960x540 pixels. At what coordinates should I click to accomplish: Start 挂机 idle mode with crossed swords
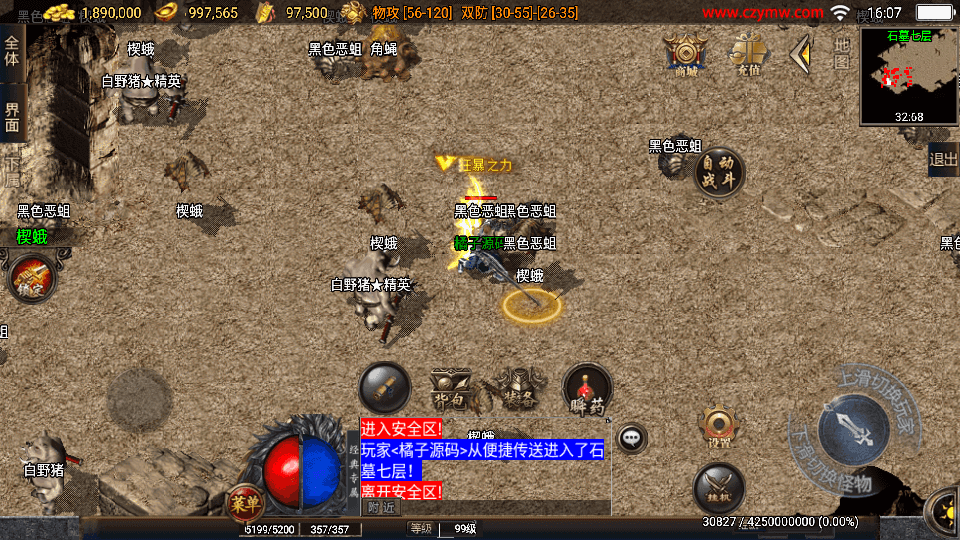coord(718,489)
